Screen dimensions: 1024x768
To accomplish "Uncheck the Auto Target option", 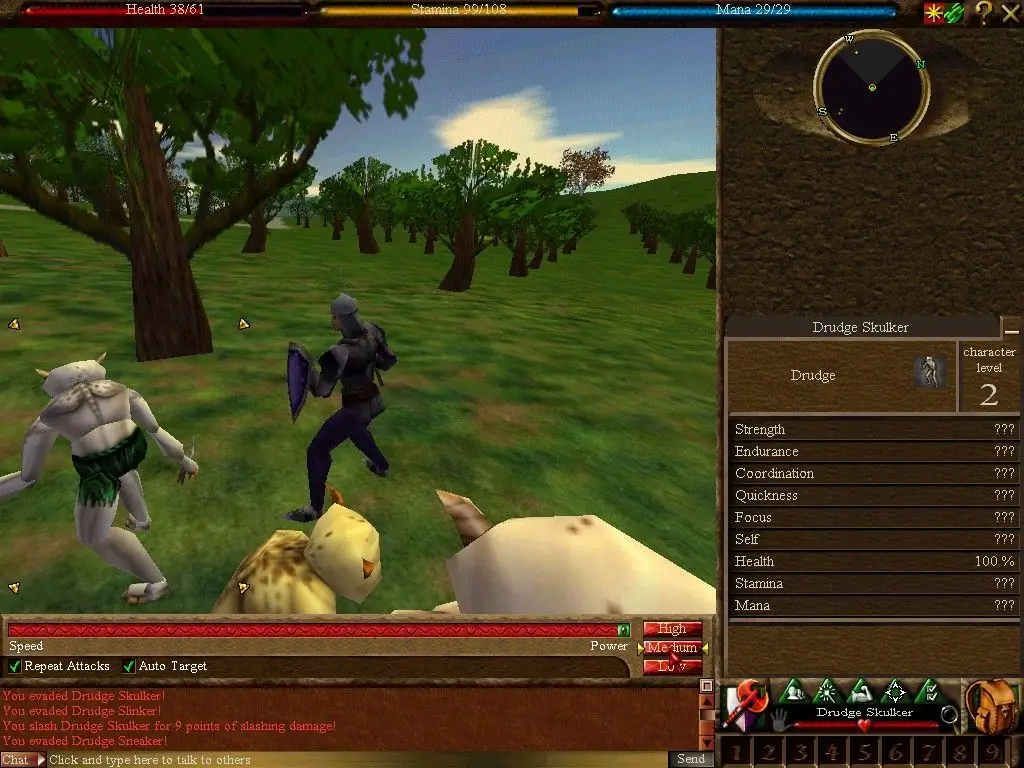I will [x=129, y=666].
